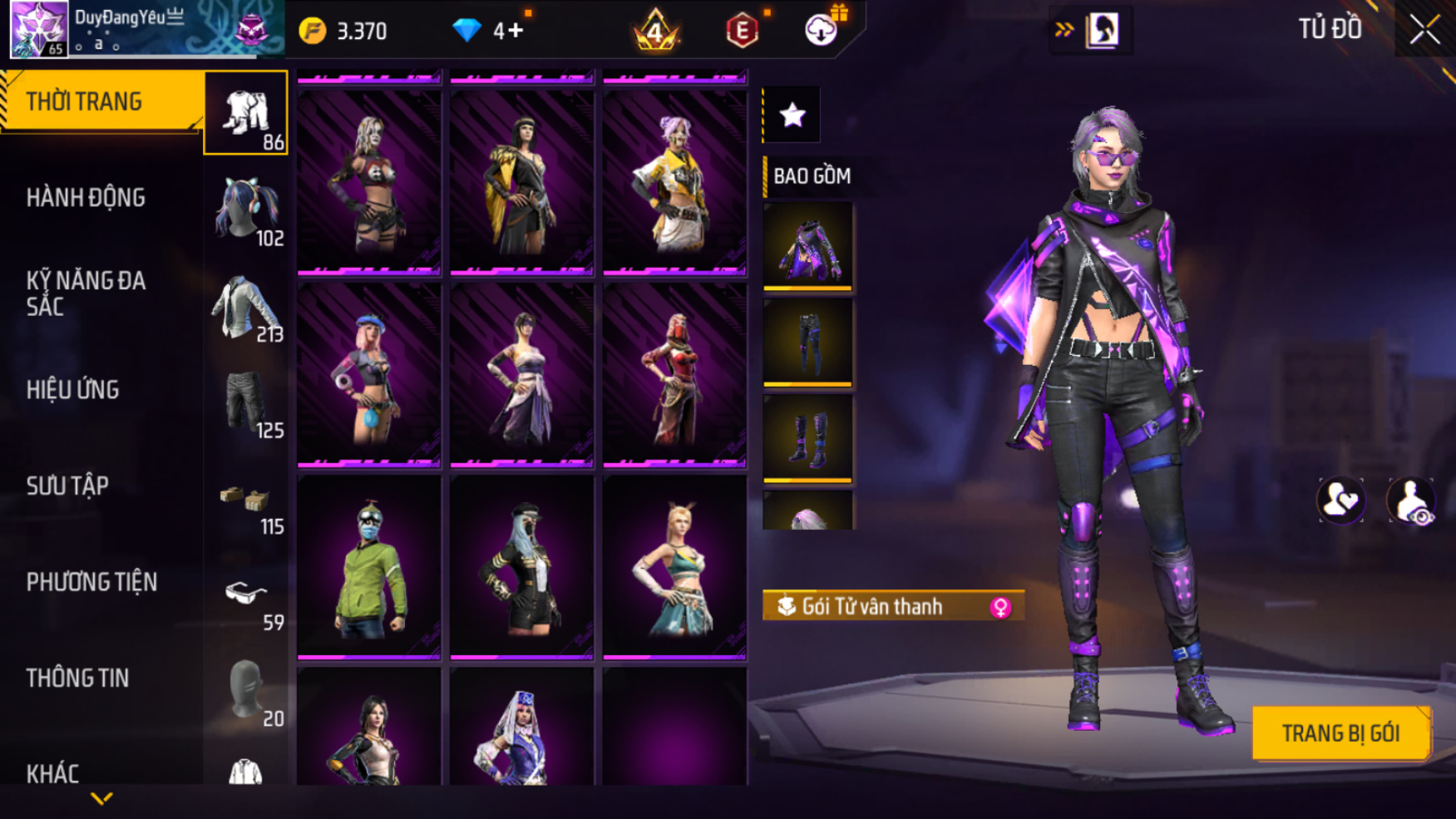Open the player profile avatar
1456x819 pixels.
click(x=38, y=30)
